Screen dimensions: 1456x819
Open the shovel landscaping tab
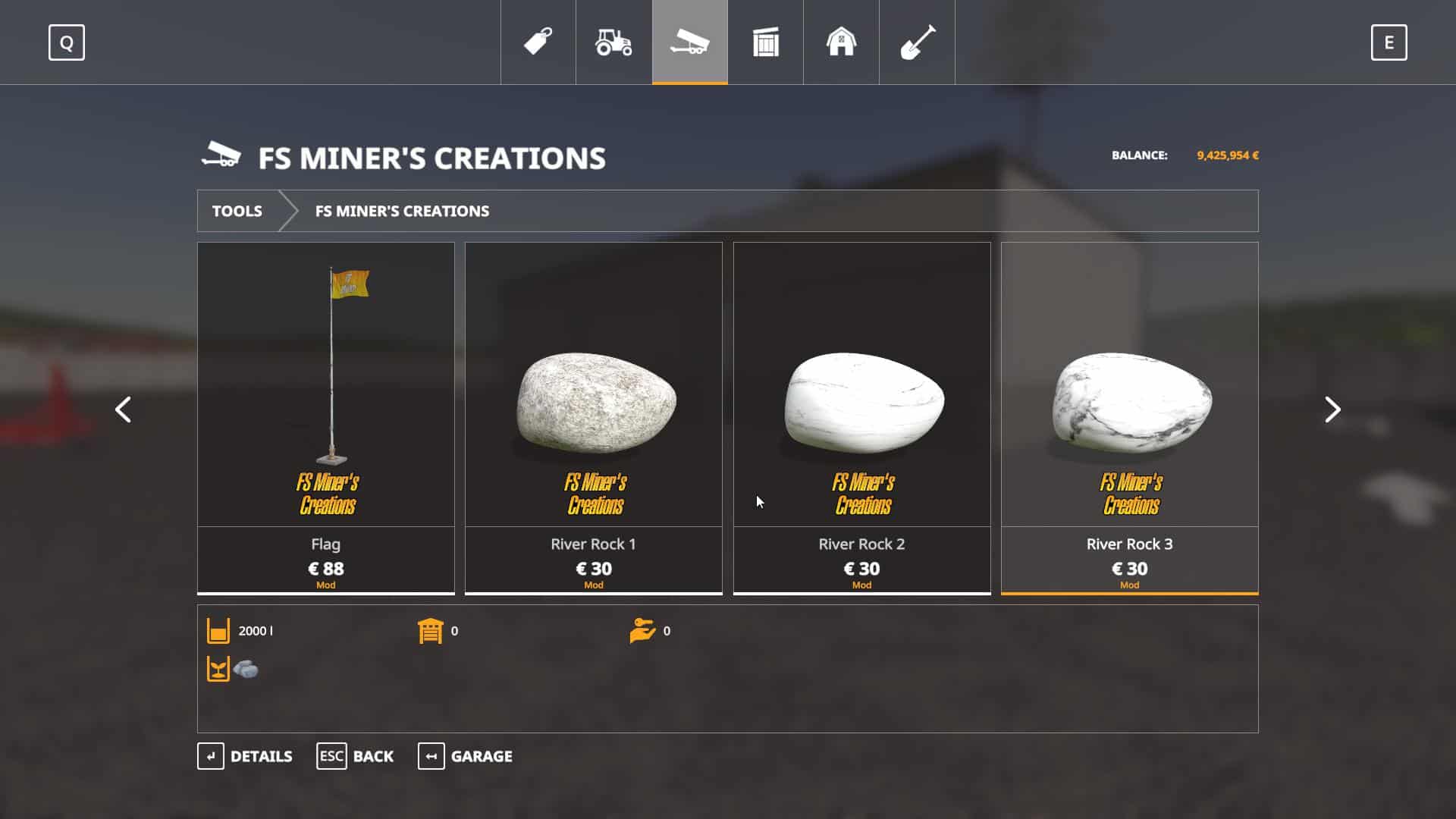pyautogui.click(x=917, y=42)
